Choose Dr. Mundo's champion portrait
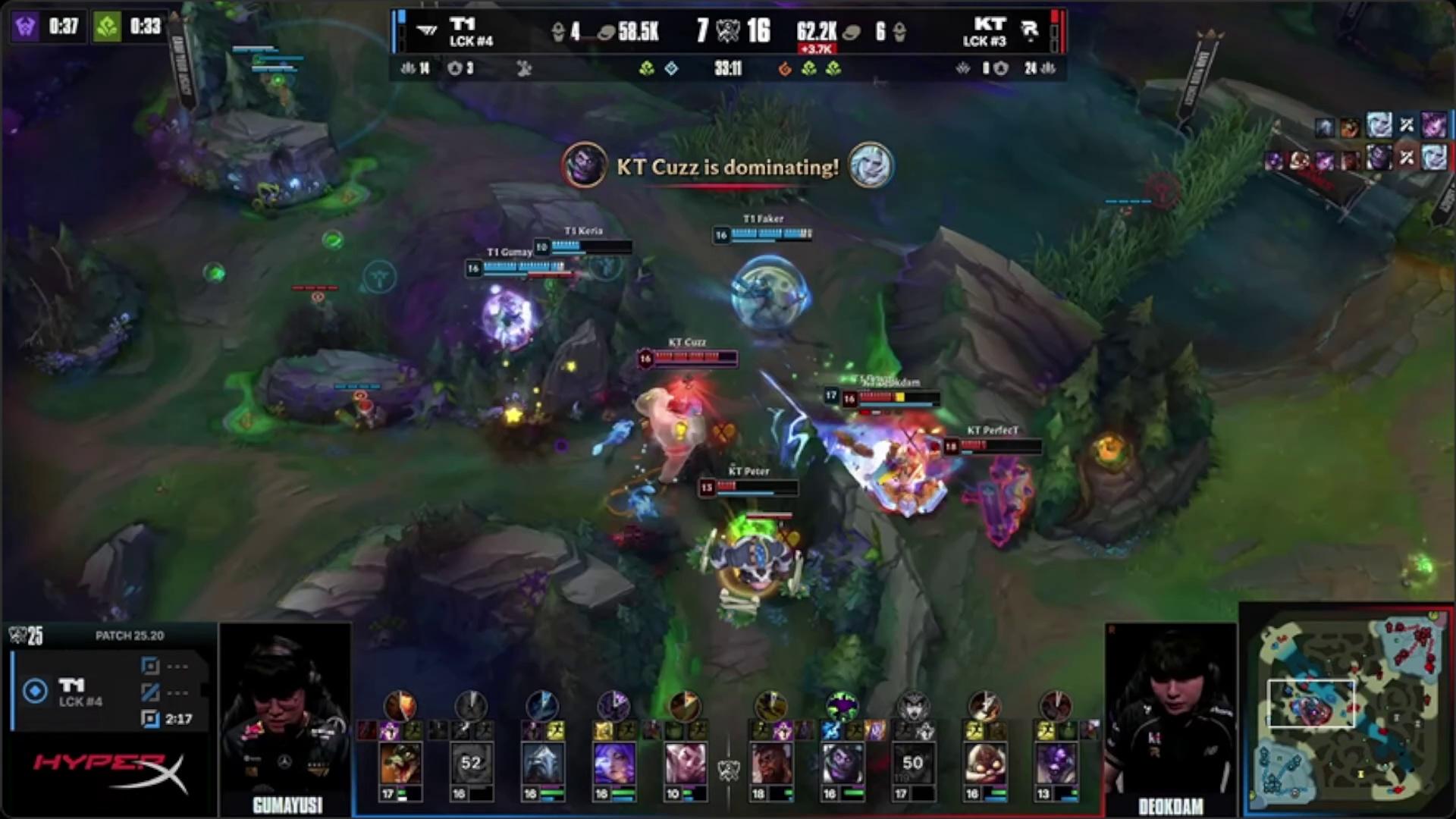The width and height of the screenshot is (1456, 819). click(842, 763)
